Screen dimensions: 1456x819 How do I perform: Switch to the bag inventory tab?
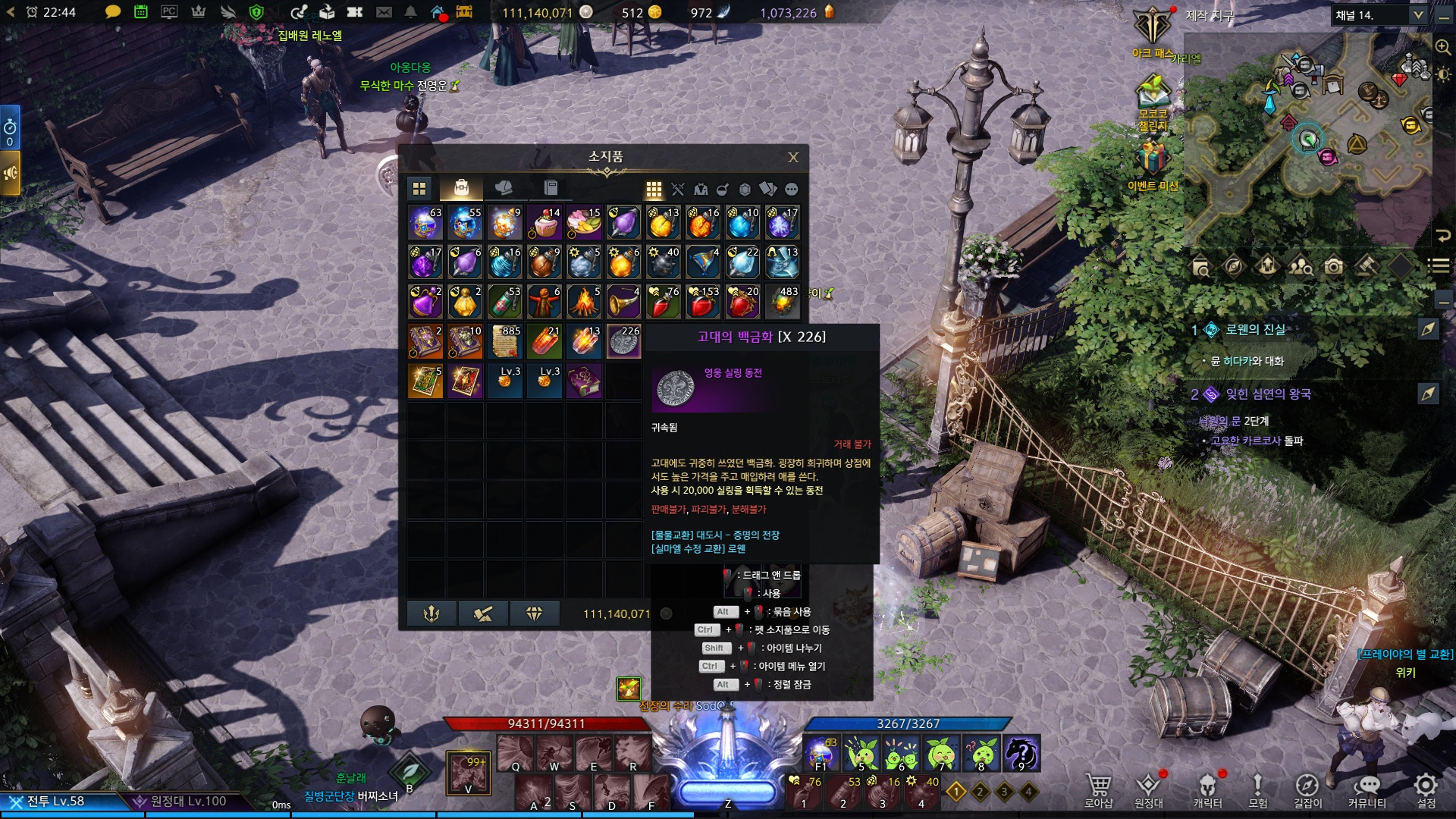tap(461, 187)
